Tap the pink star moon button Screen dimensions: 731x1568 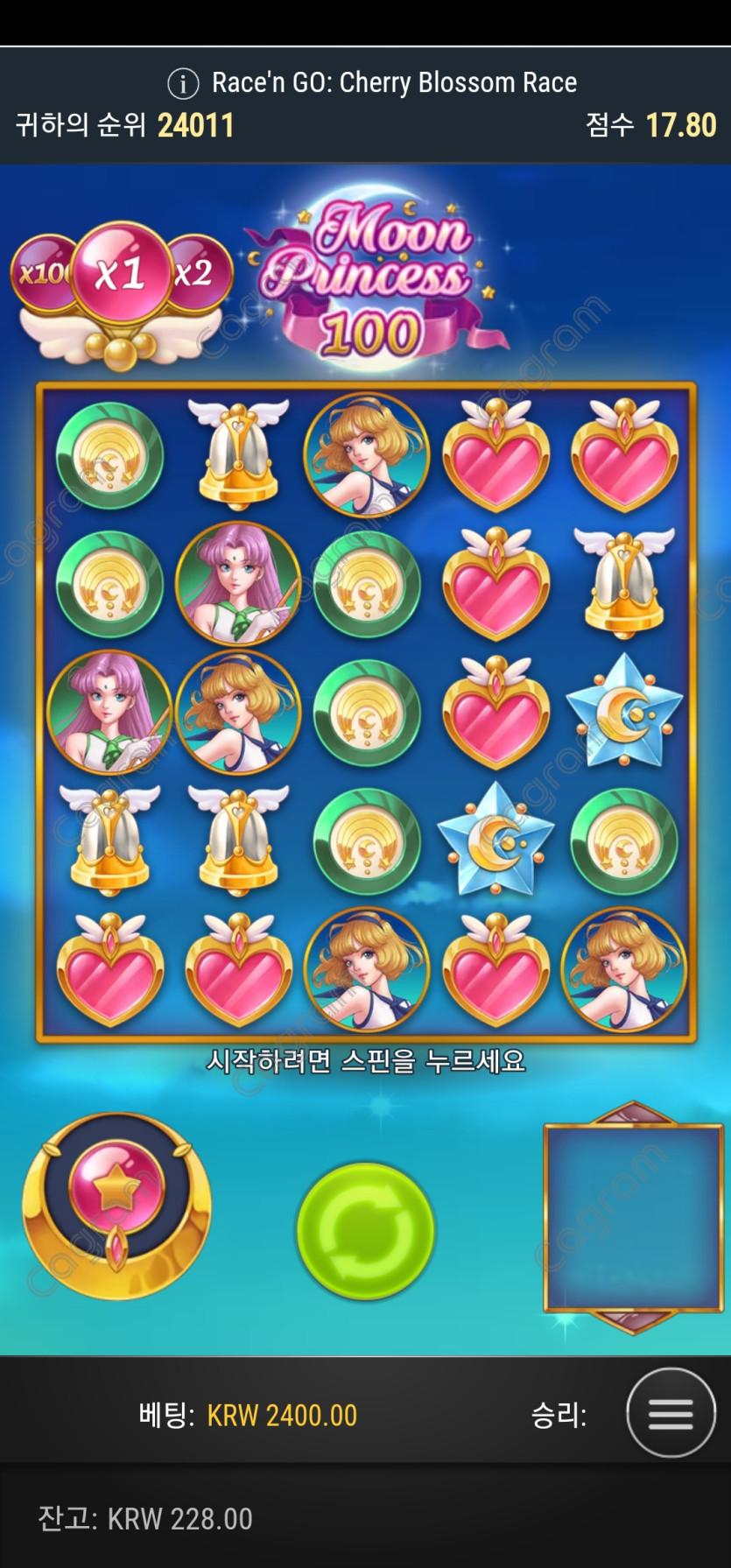(116, 1192)
